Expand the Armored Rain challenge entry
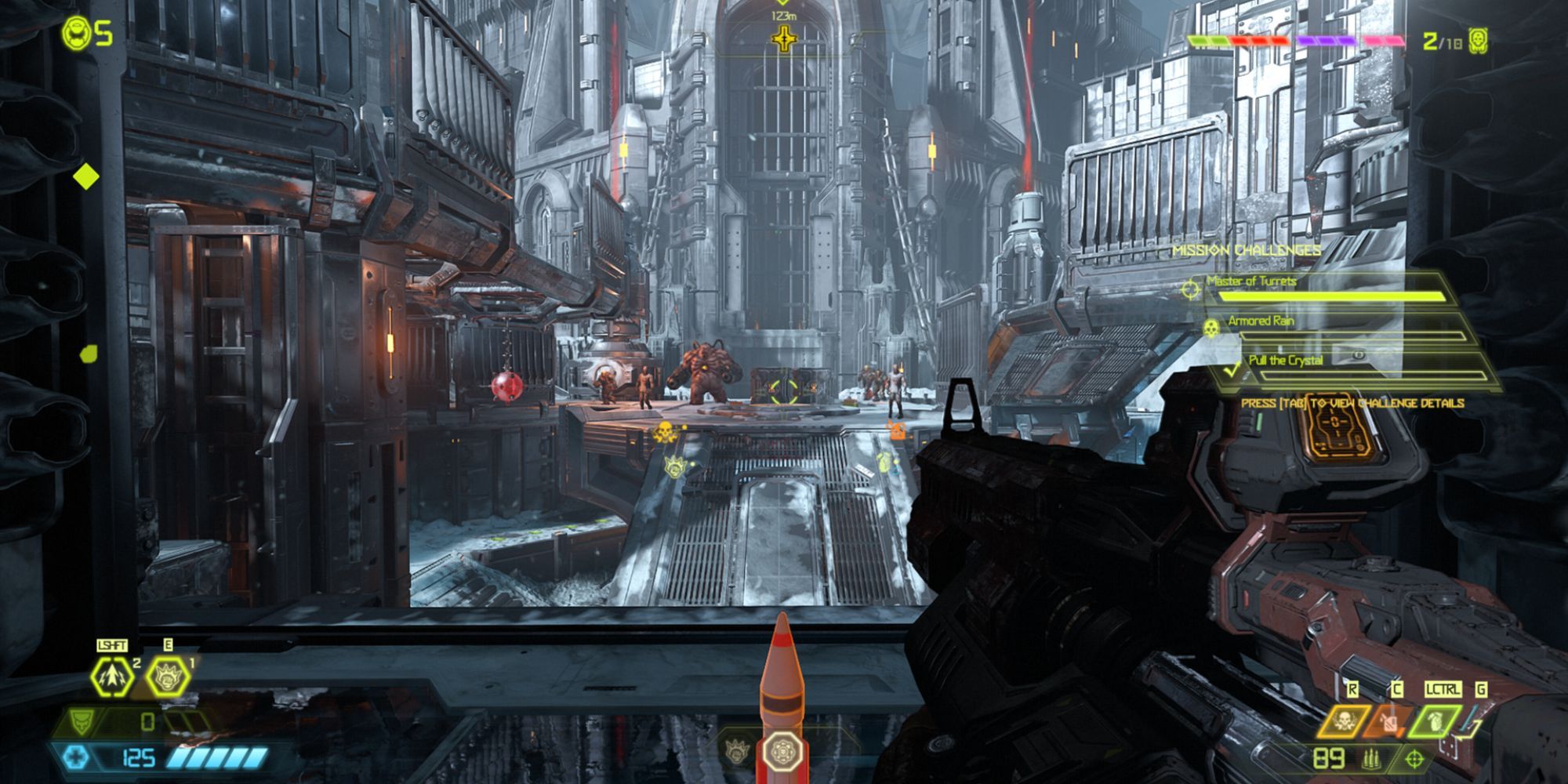 coord(1262,321)
